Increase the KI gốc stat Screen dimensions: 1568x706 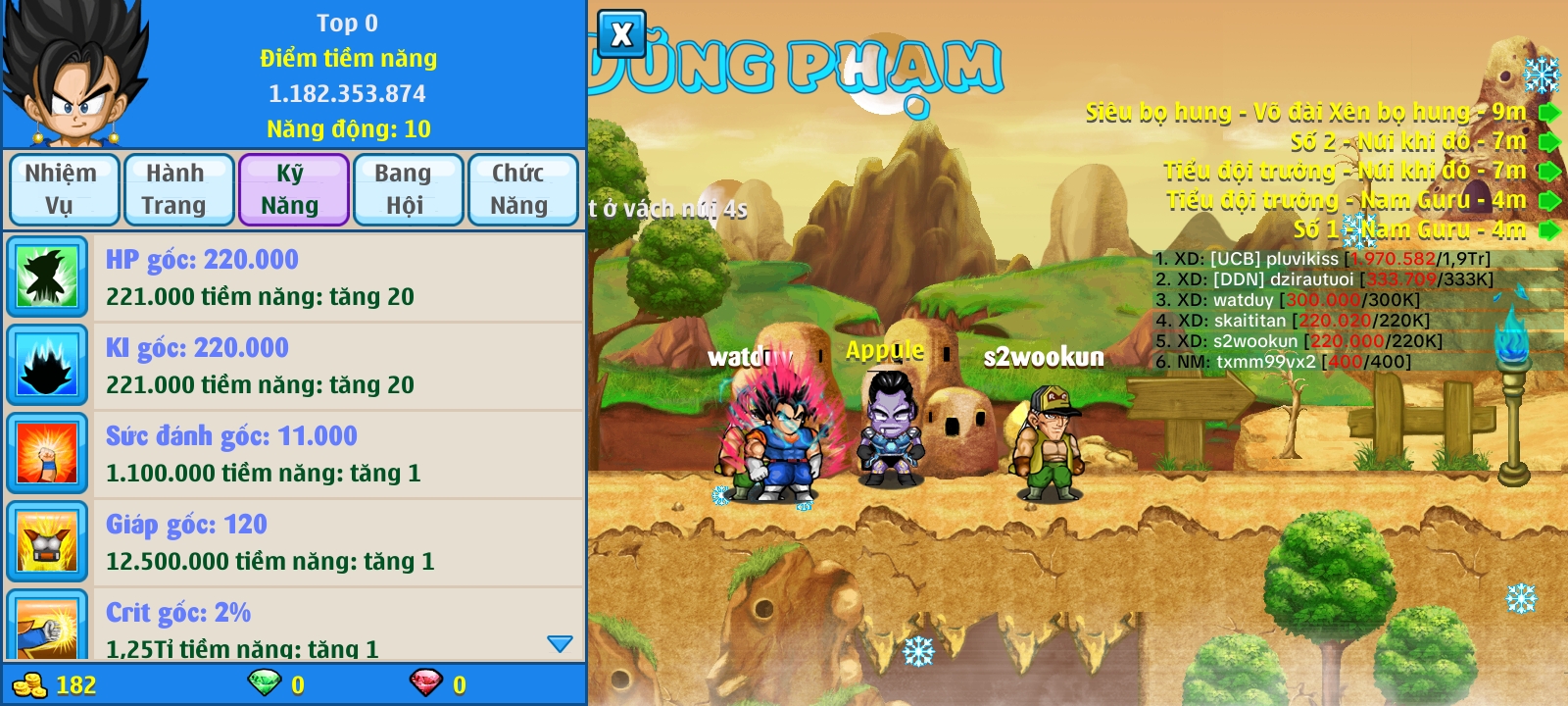coord(294,366)
